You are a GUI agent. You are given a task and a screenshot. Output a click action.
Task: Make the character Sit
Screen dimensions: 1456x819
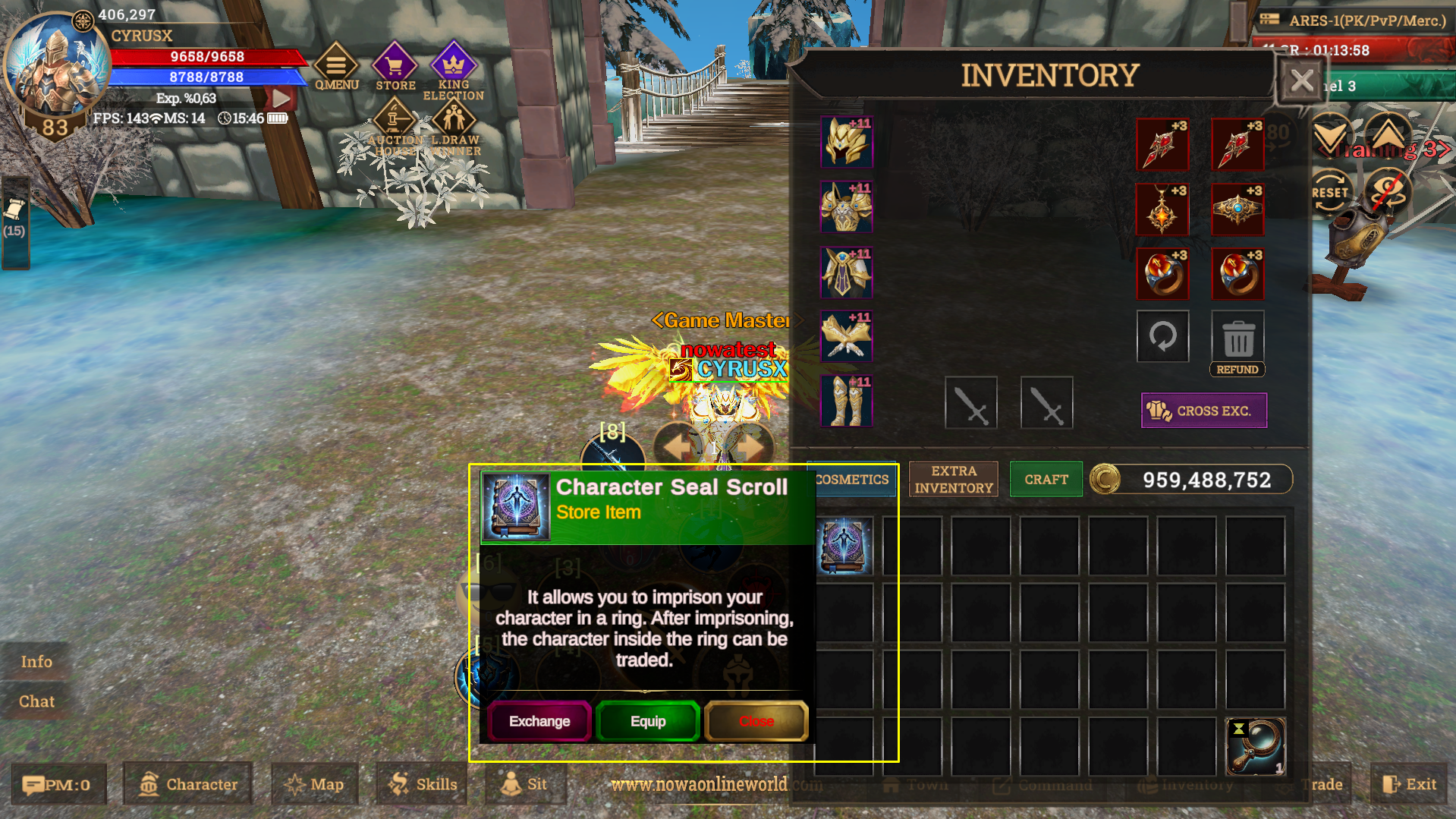click(x=526, y=784)
